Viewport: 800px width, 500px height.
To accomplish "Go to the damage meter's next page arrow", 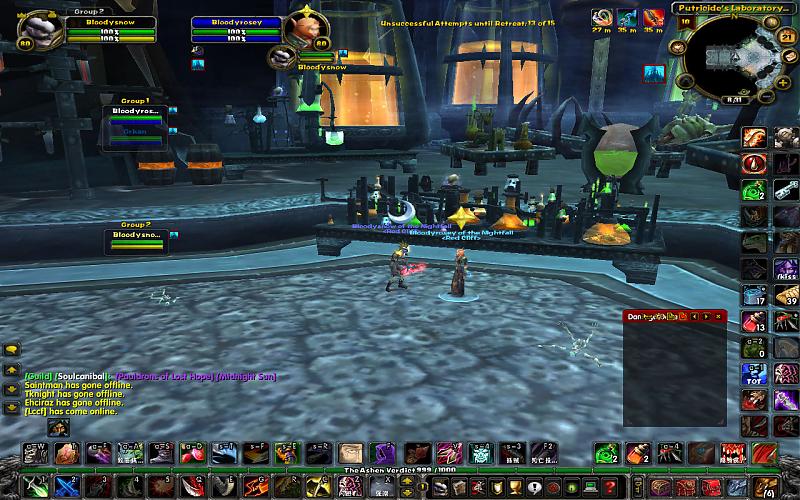I will click(706, 316).
